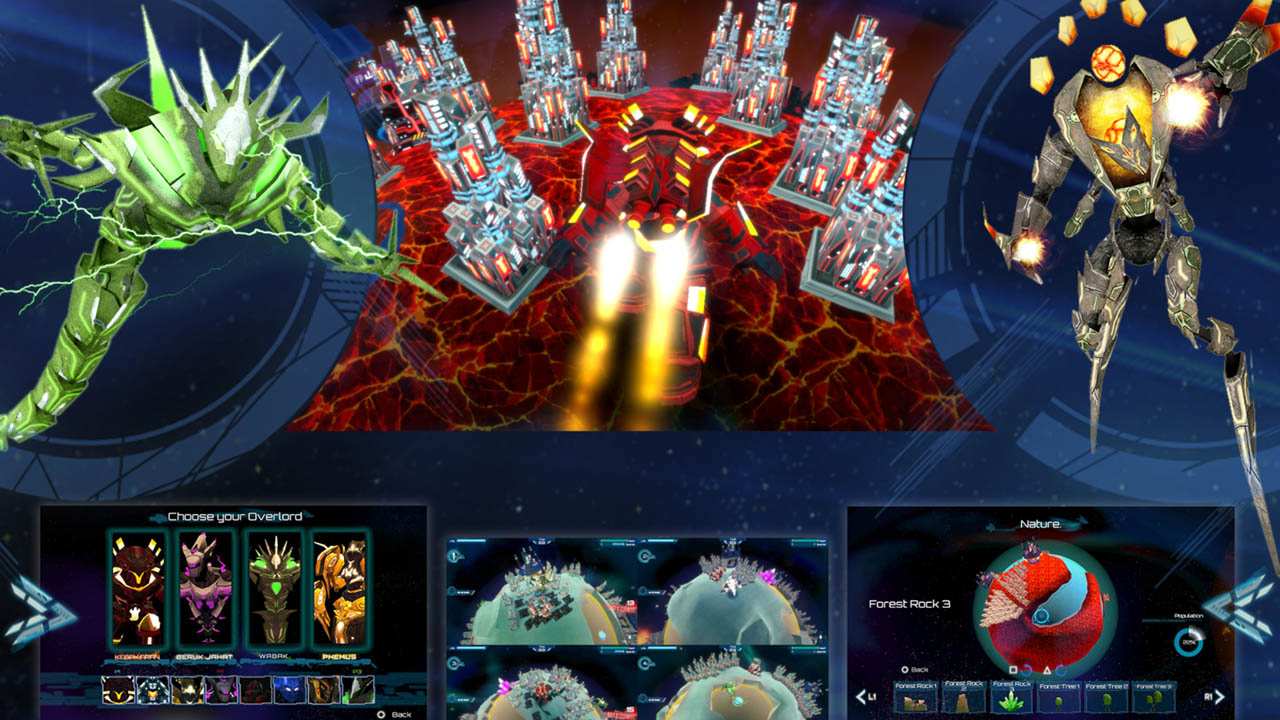Image resolution: width=1280 pixels, height=720 pixels.
Task: Click the green-accented overlord portrait icon
Action: (357, 690)
